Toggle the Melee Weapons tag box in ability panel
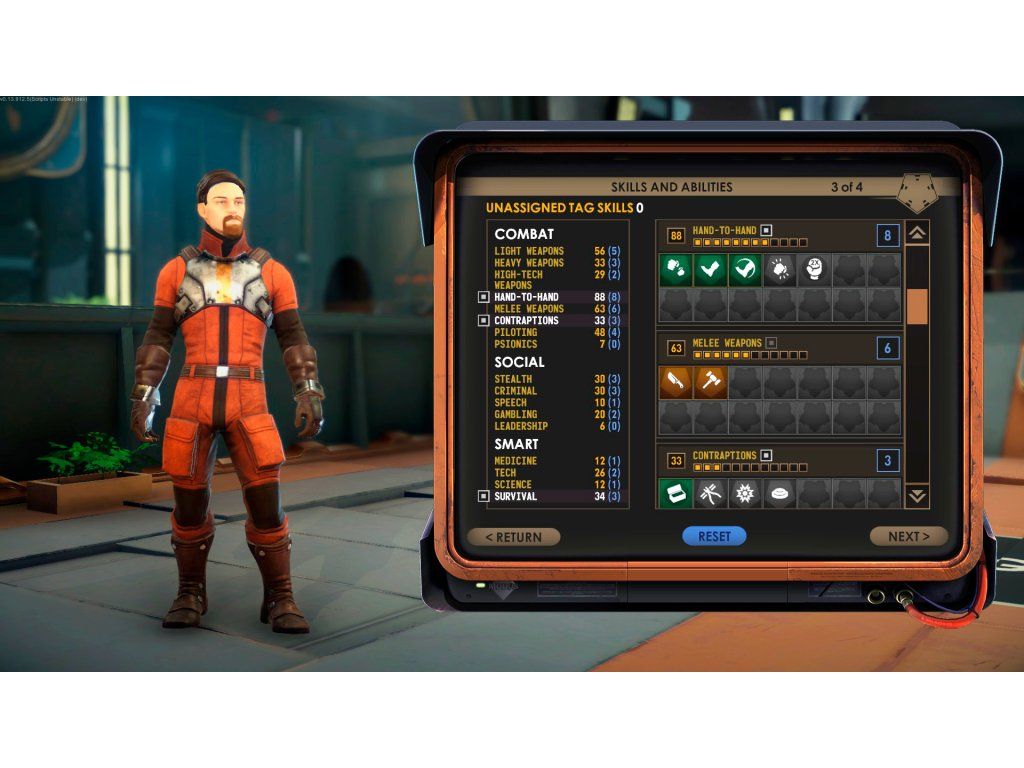Screen dimensions: 1024x768 click(771, 343)
